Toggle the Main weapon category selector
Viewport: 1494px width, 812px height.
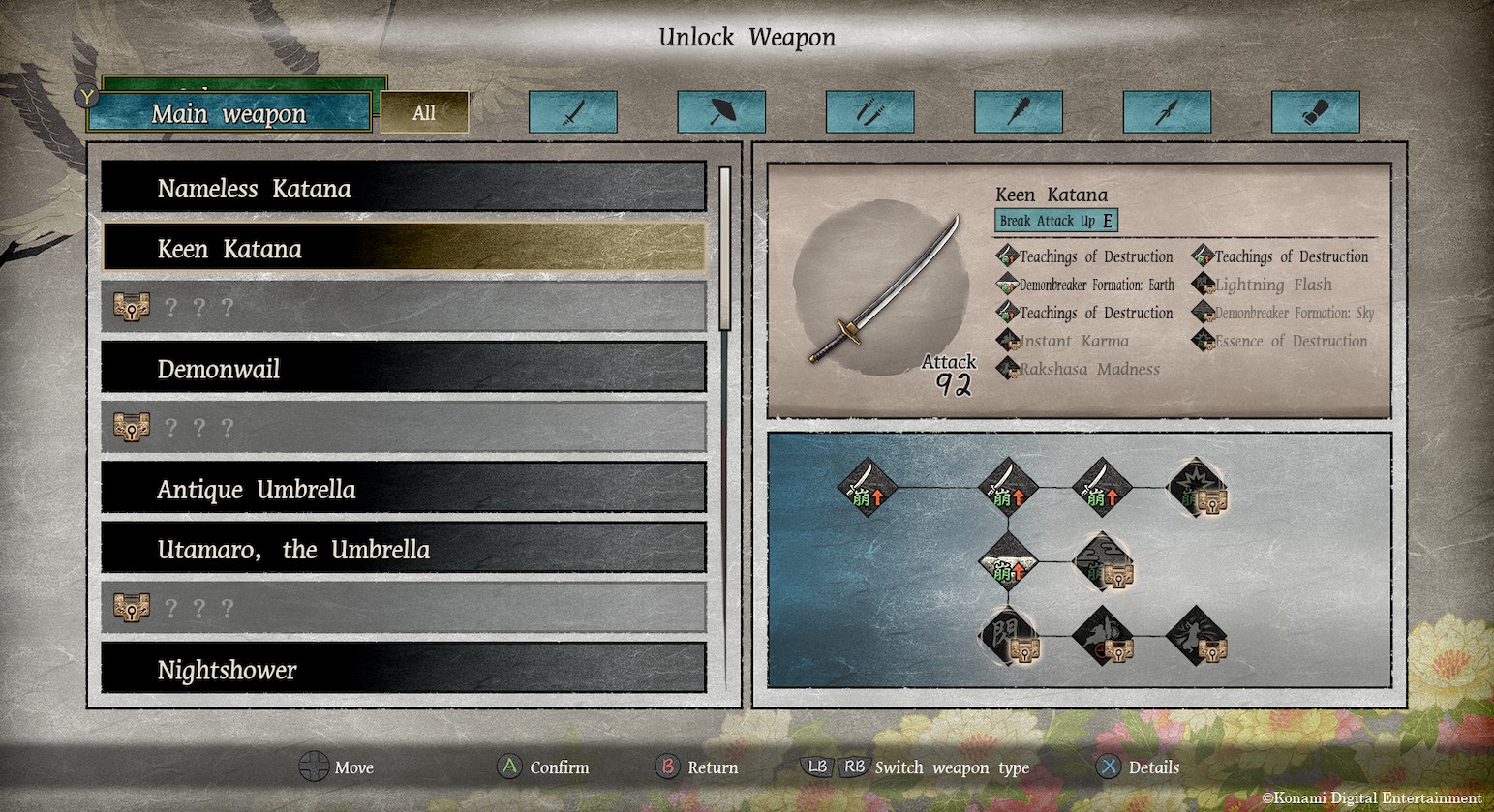click(229, 113)
